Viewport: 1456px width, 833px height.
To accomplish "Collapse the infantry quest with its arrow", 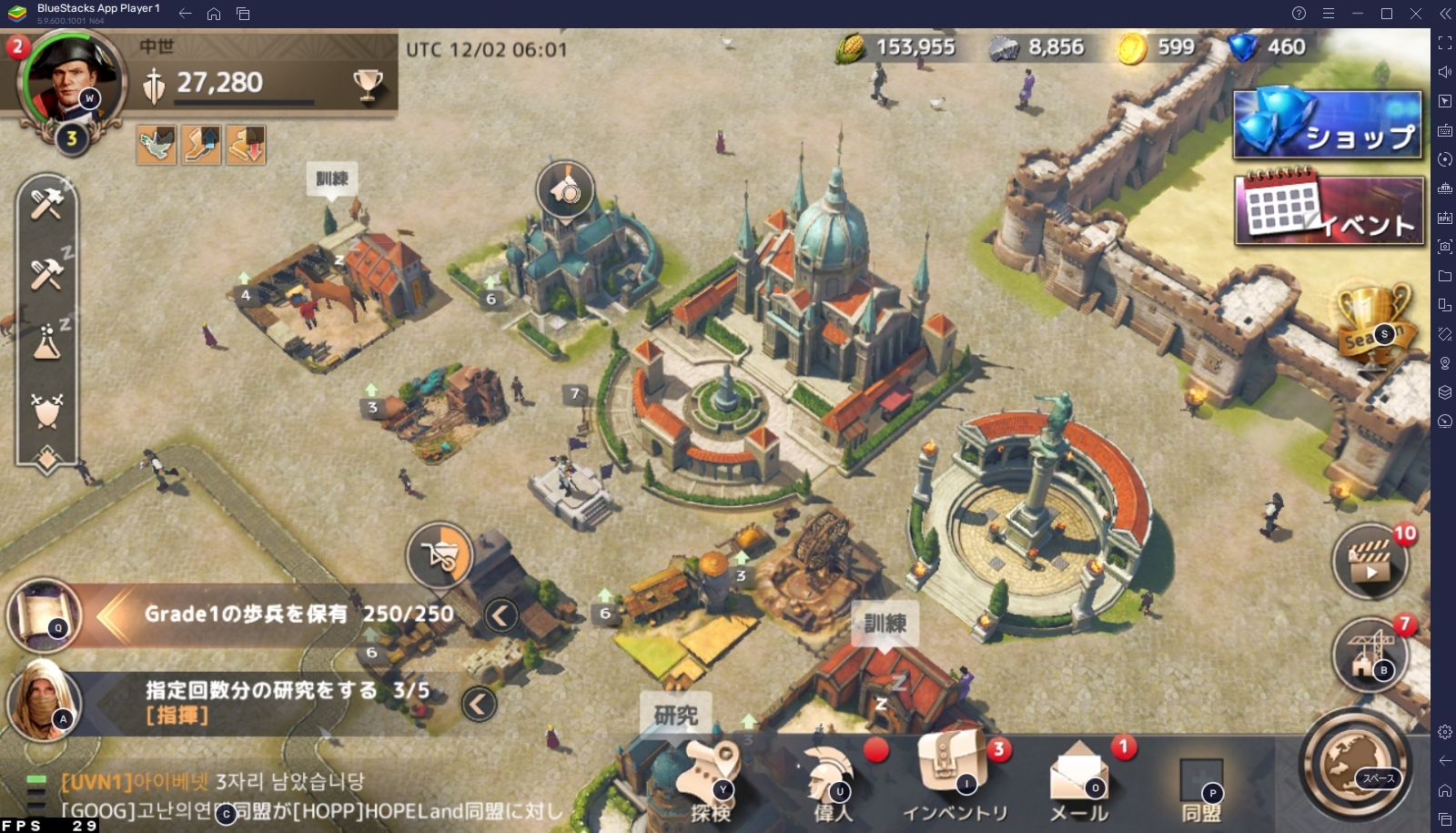I will (x=500, y=615).
